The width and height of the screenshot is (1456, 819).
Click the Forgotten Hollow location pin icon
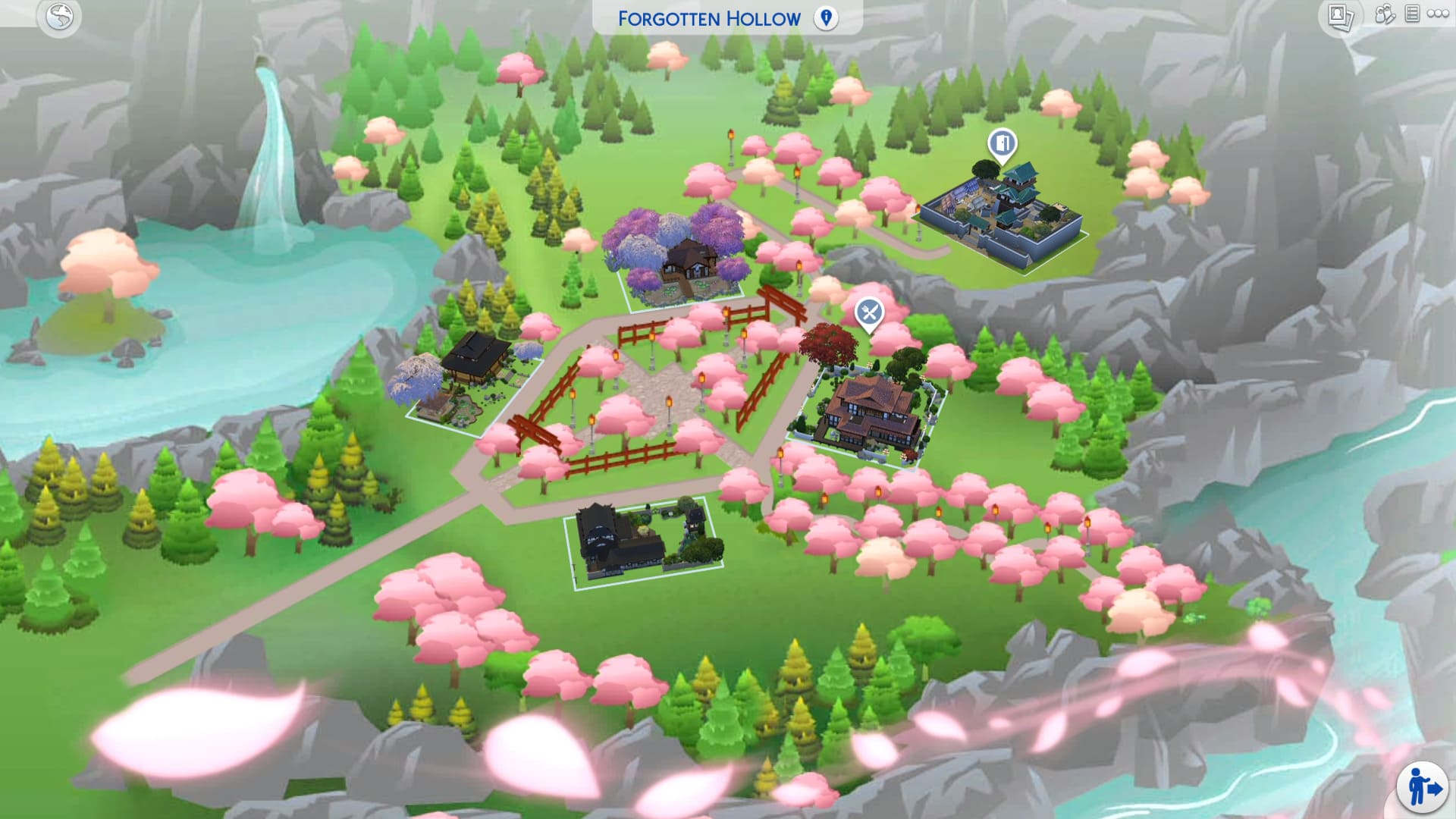tap(826, 18)
